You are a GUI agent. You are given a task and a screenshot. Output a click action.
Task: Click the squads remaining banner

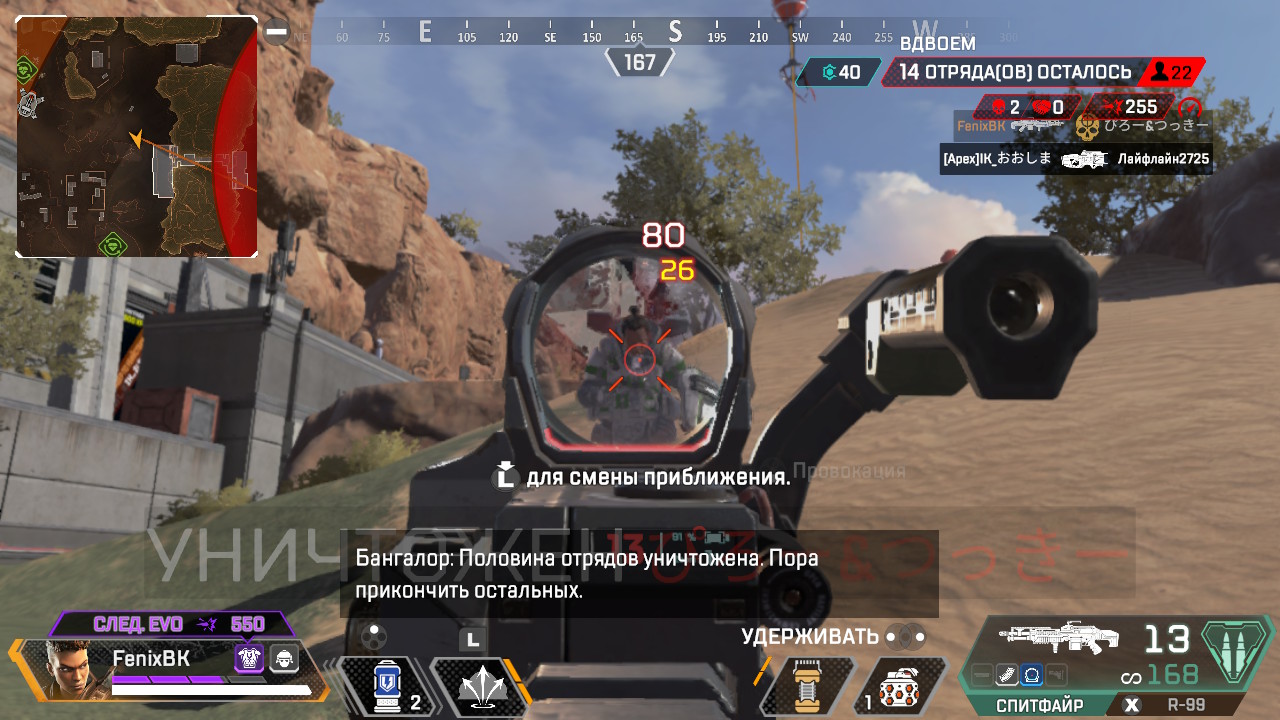click(x=1015, y=72)
